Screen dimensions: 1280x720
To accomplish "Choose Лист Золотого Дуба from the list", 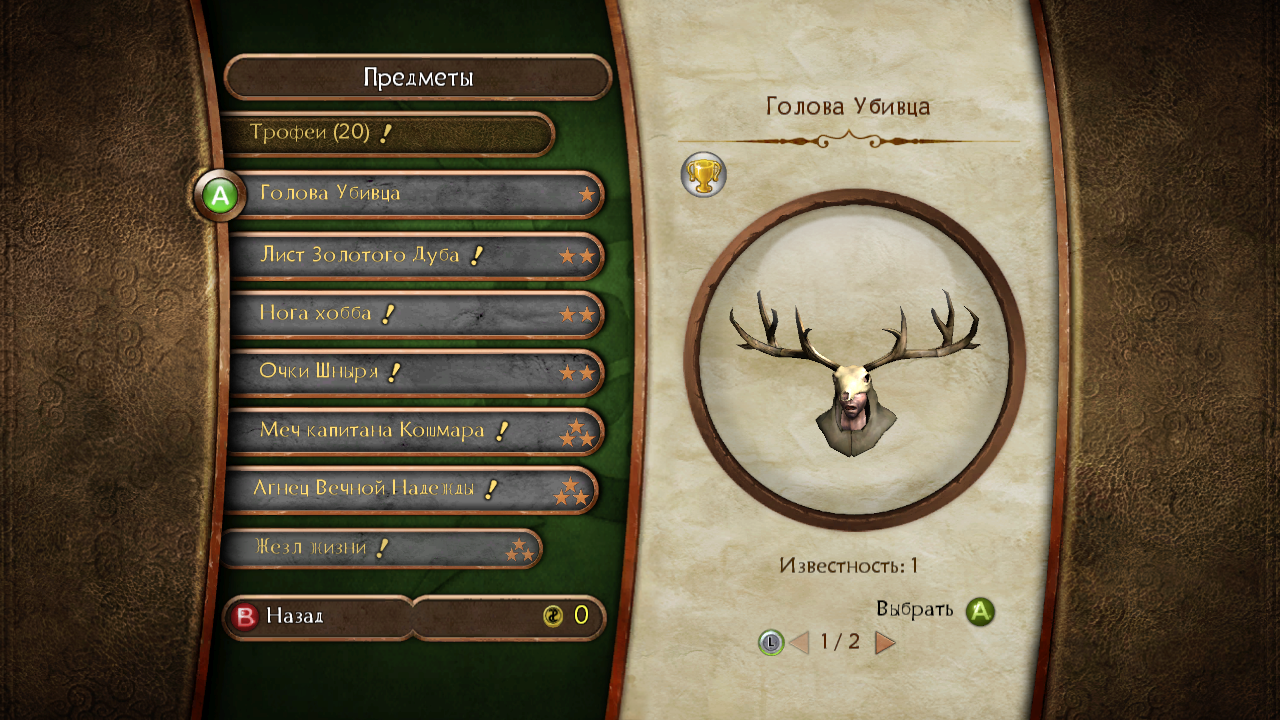I will click(x=415, y=256).
